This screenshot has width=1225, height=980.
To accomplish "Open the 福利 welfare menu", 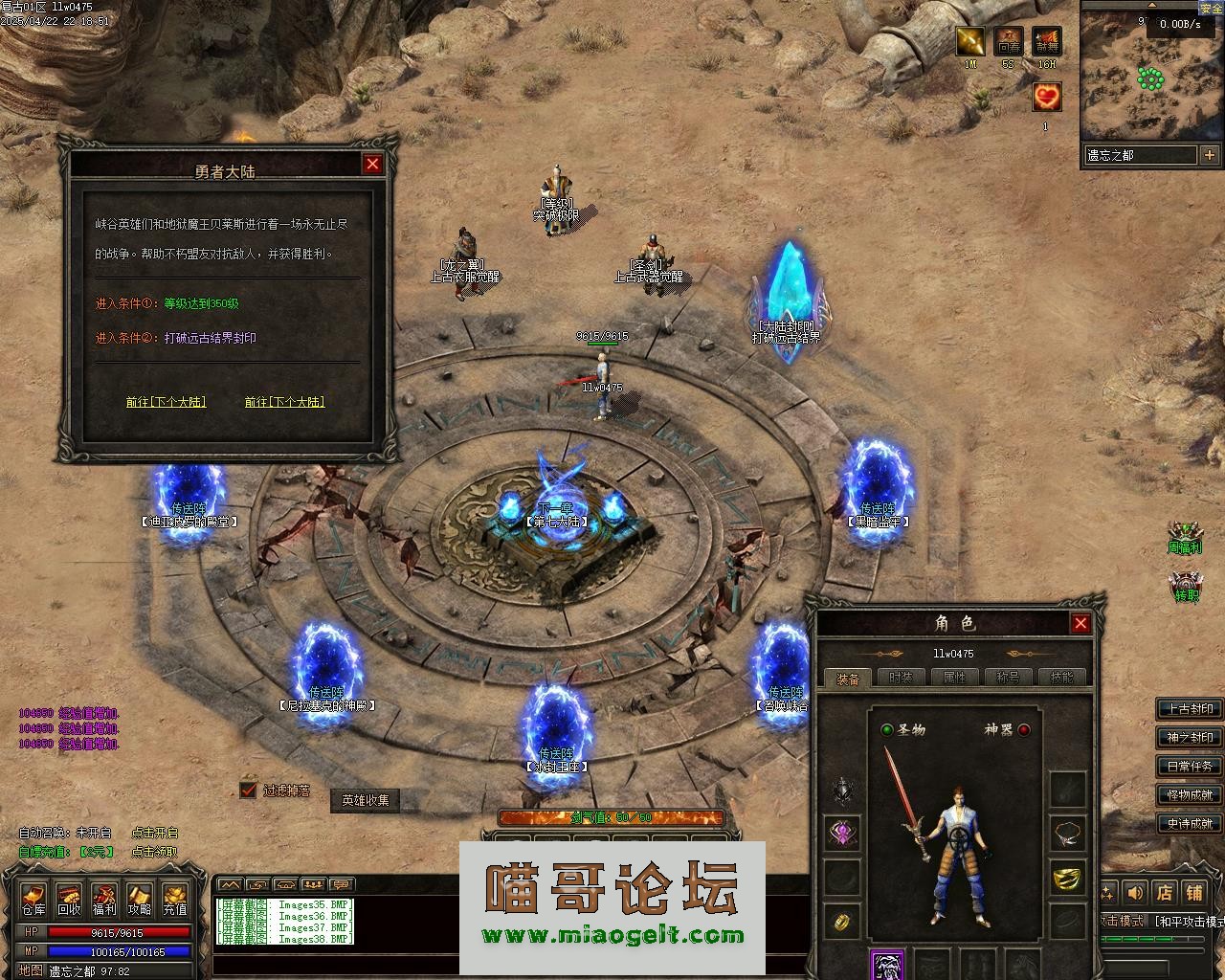I will 104,899.
